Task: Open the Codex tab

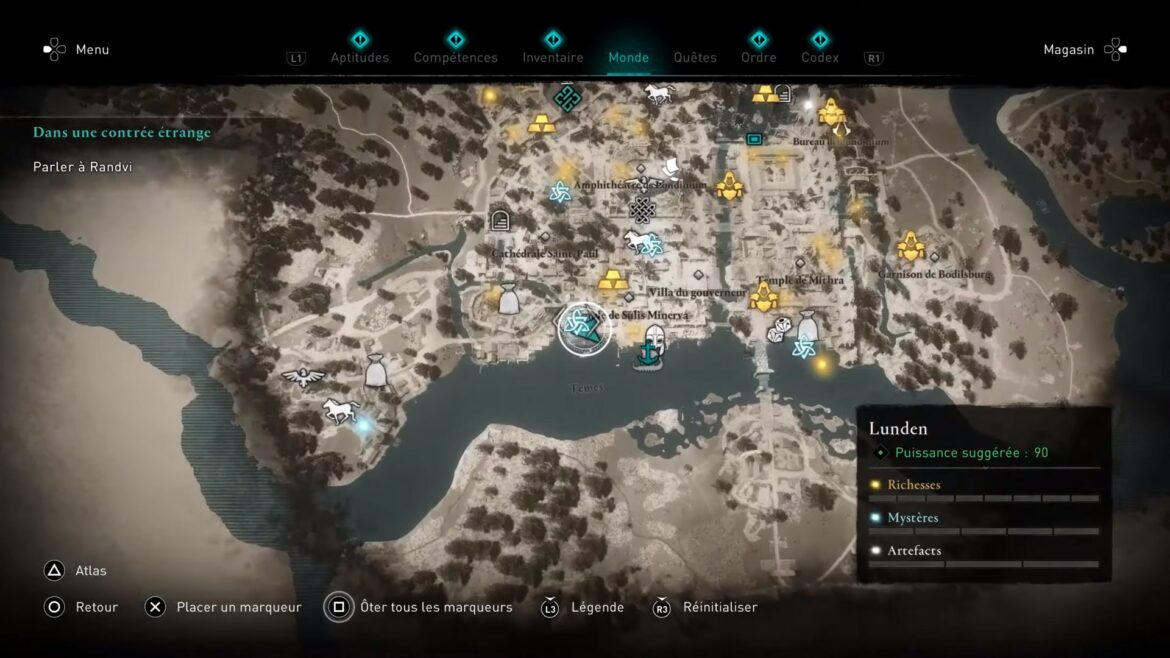Action: pos(820,57)
